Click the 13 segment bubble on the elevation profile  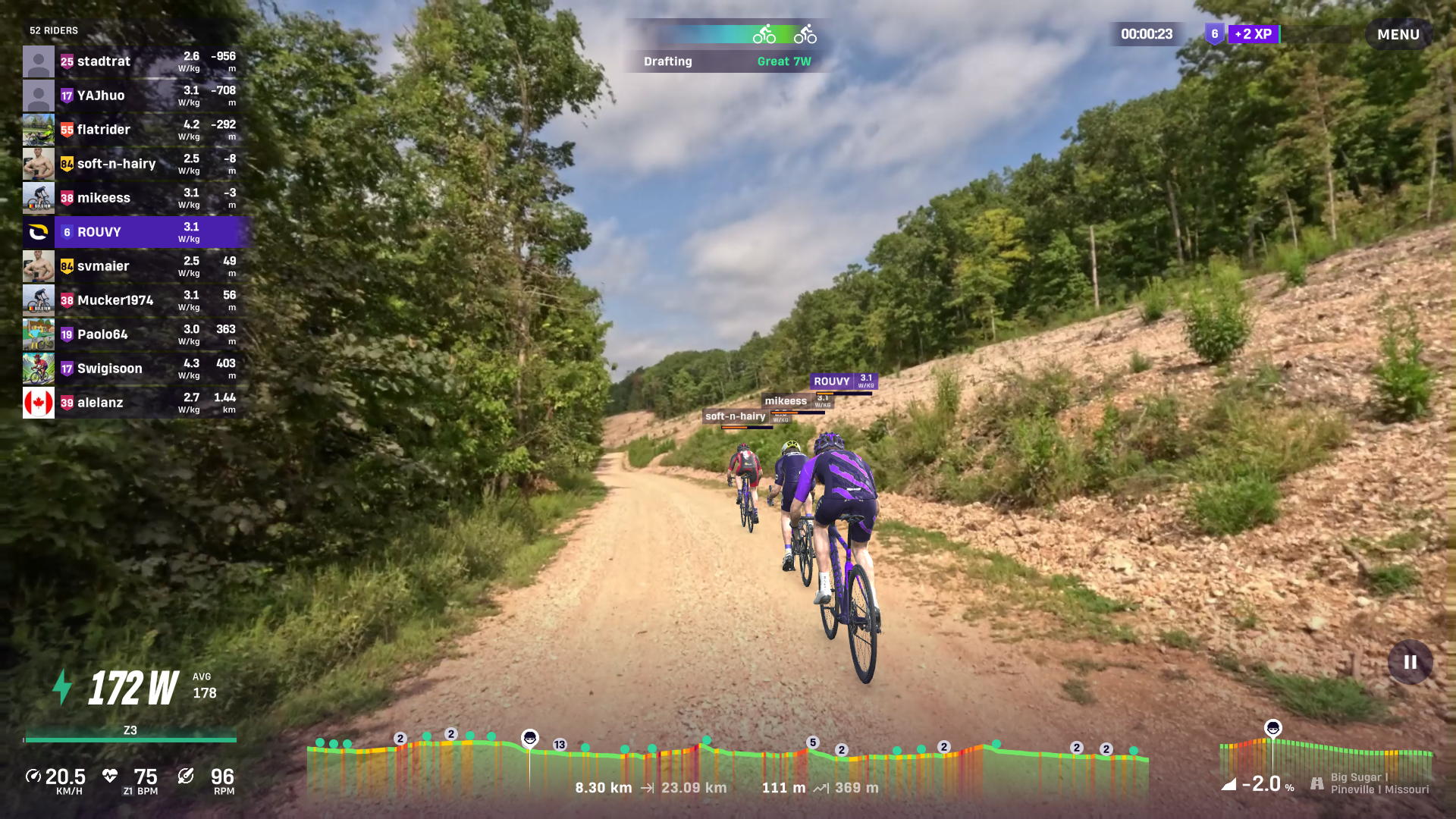click(x=560, y=745)
